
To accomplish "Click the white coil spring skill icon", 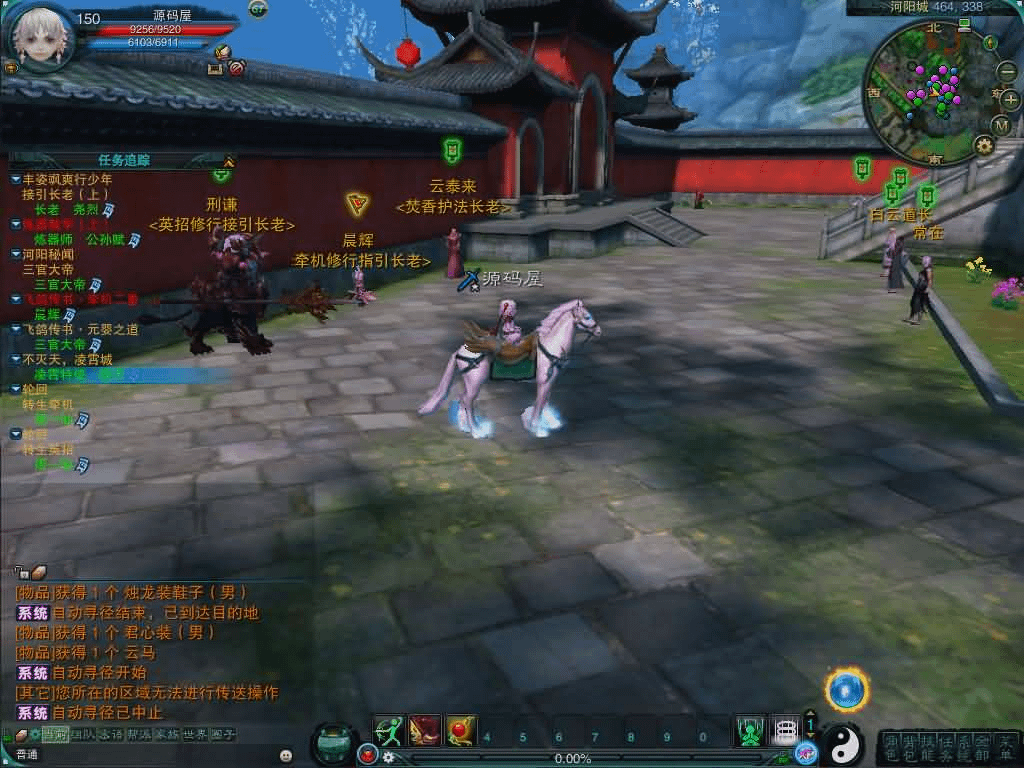I will click(x=786, y=731).
